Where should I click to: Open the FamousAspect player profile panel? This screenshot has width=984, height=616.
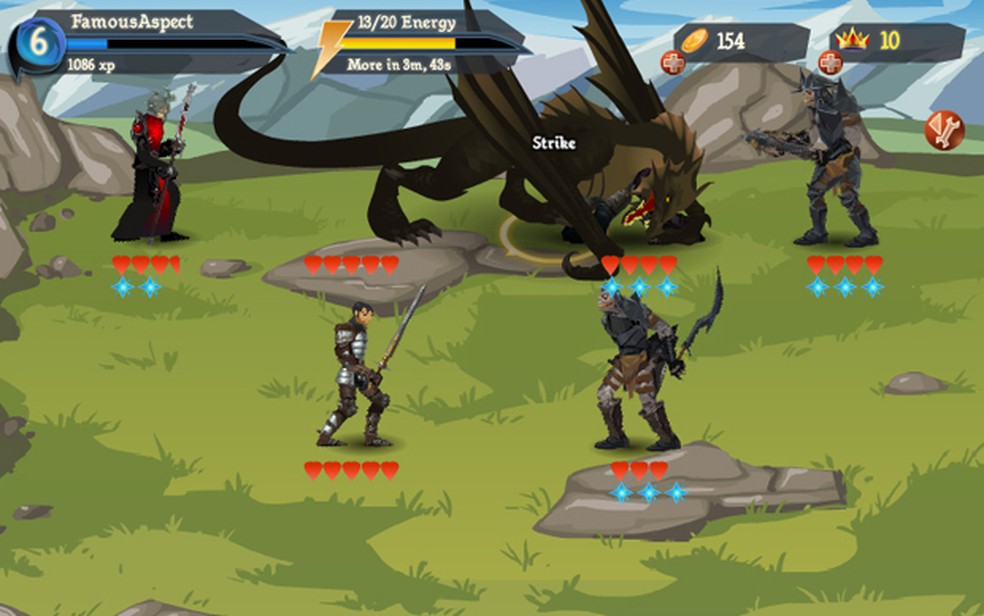pyautogui.click(x=150, y=42)
